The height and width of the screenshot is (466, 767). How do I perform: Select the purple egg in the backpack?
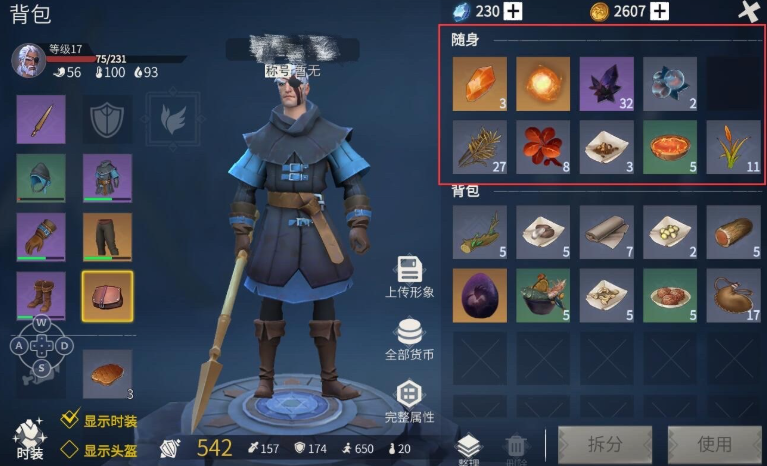[x=480, y=295]
